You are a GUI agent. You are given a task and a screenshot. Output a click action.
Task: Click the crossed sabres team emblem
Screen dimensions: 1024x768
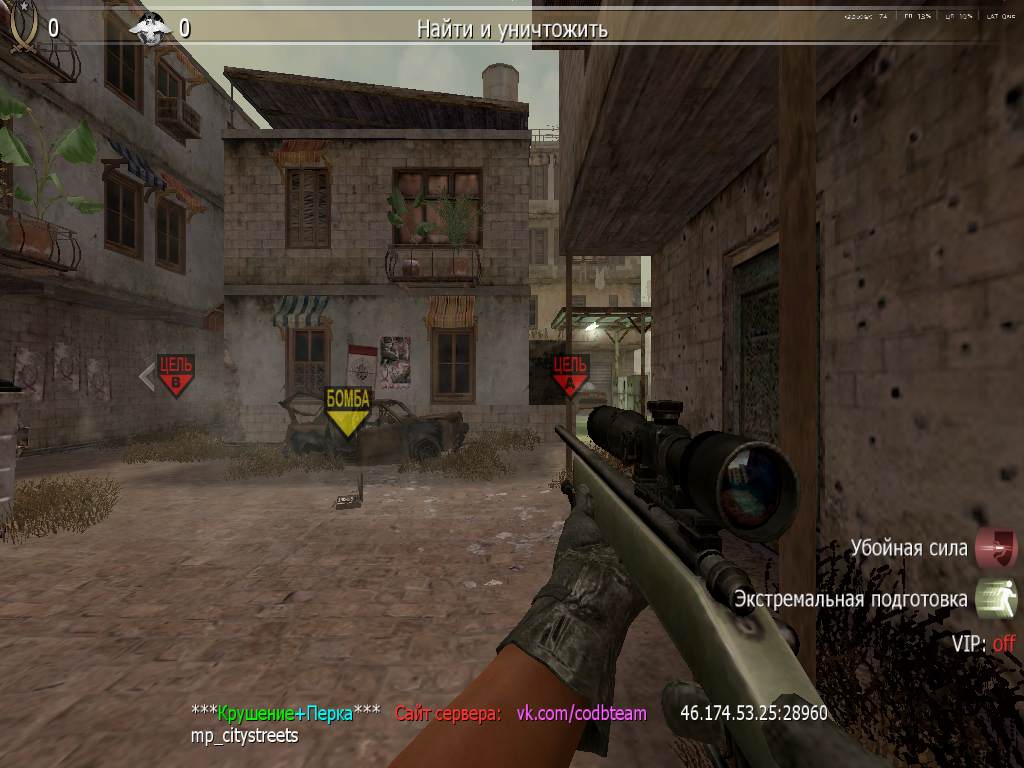click(22, 27)
